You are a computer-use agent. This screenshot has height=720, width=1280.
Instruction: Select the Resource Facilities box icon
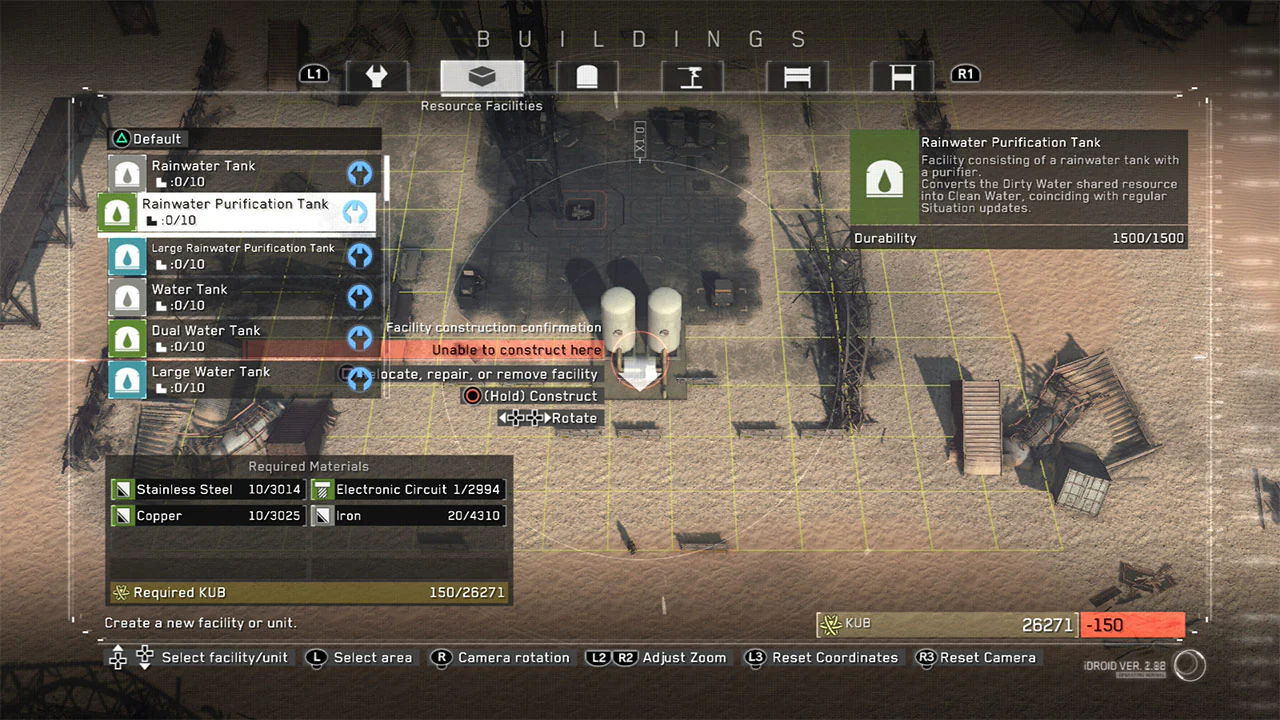481,74
